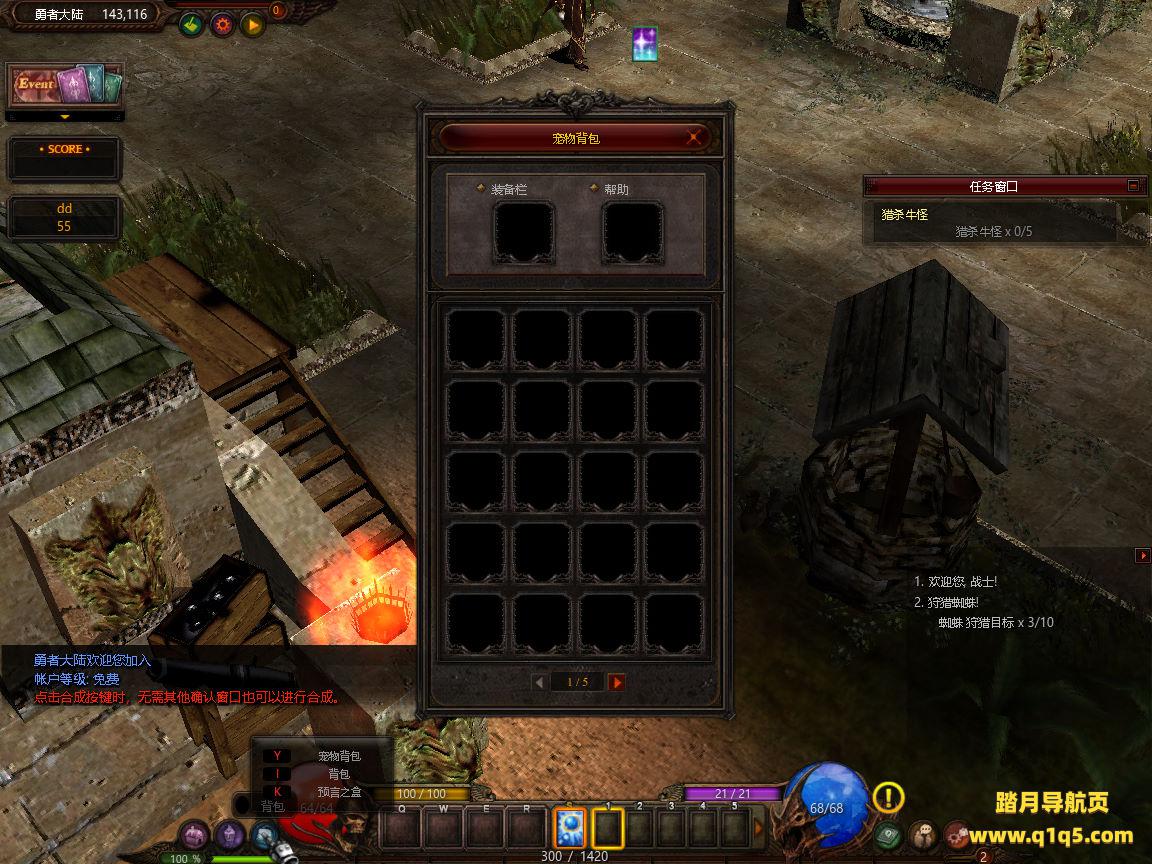This screenshot has height=864, width=1152.
Task: Choose 预言之盒 in the popup menu
Action: tap(339, 792)
